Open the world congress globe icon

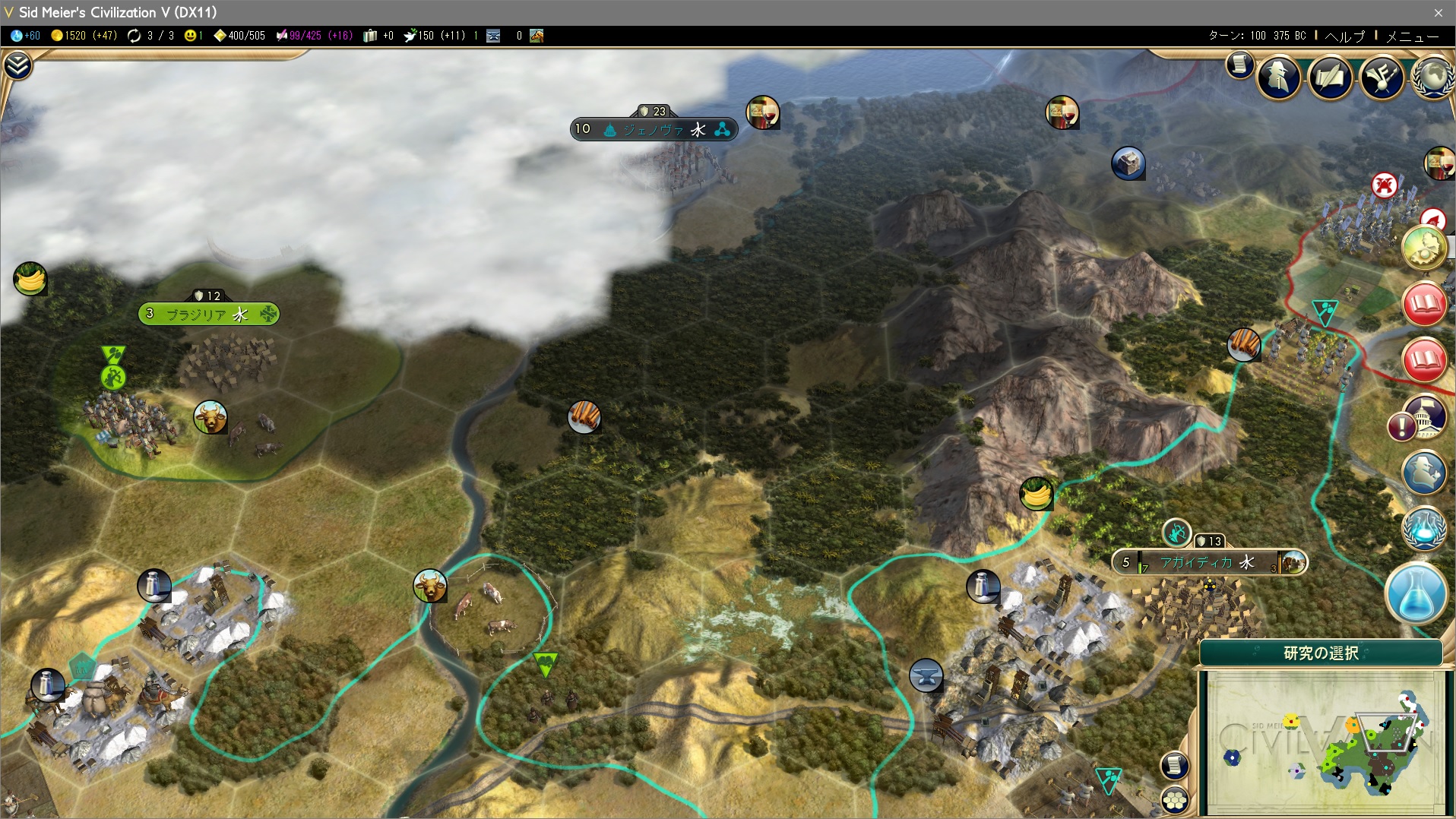1432,77
